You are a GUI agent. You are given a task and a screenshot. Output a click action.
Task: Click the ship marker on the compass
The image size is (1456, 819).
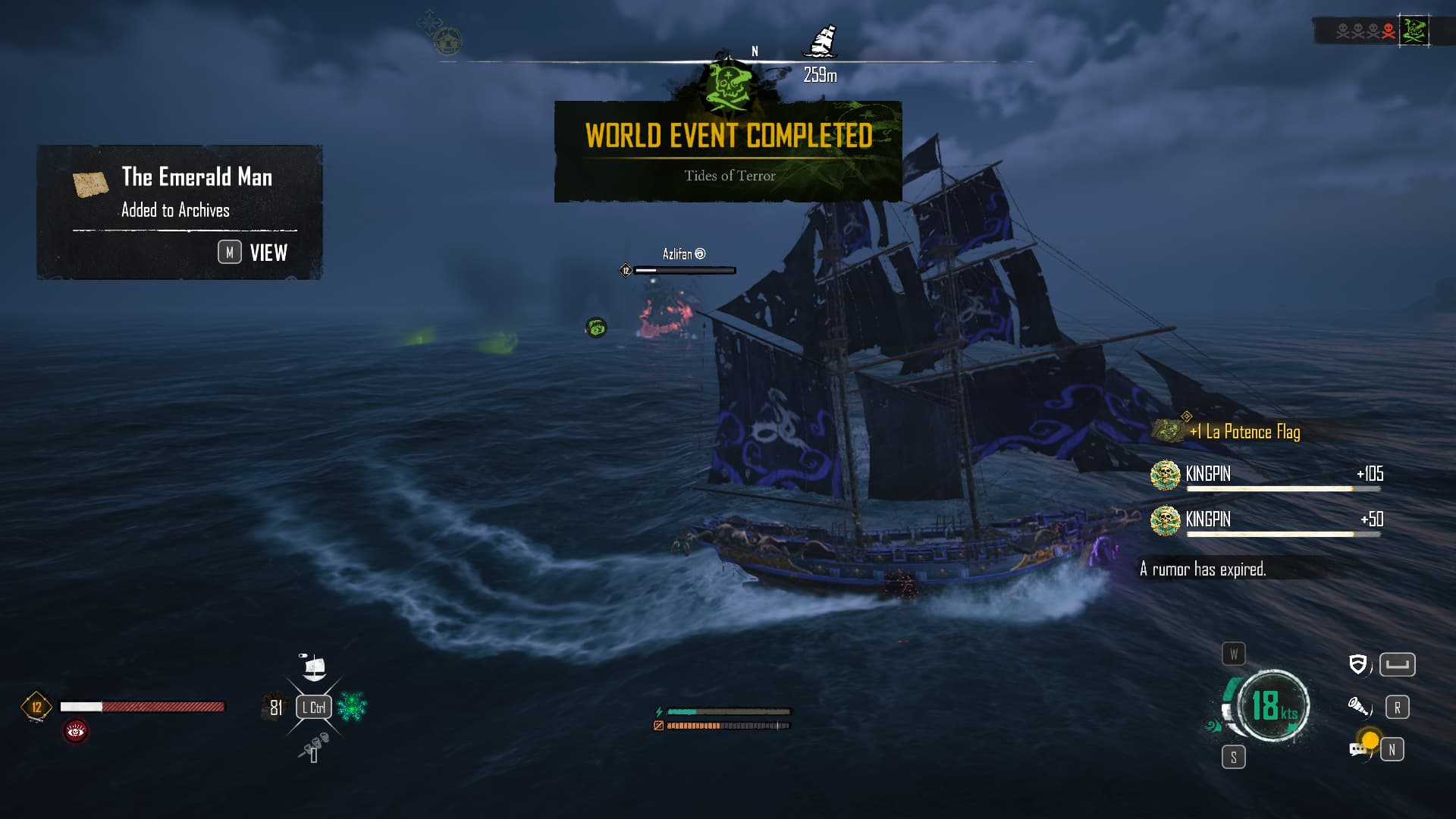(x=820, y=42)
